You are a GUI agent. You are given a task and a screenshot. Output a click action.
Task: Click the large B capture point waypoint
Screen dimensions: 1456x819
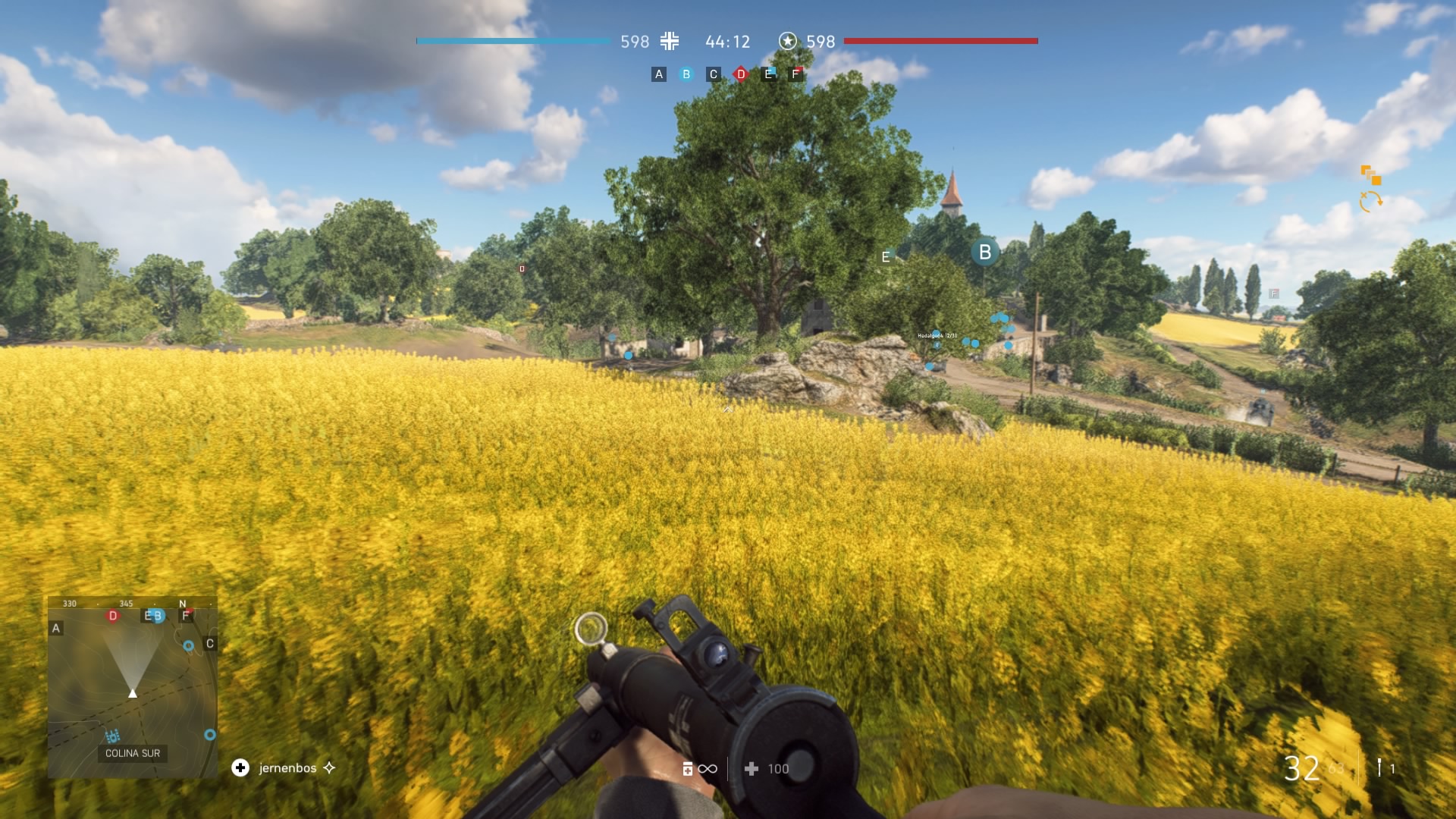(x=985, y=253)
